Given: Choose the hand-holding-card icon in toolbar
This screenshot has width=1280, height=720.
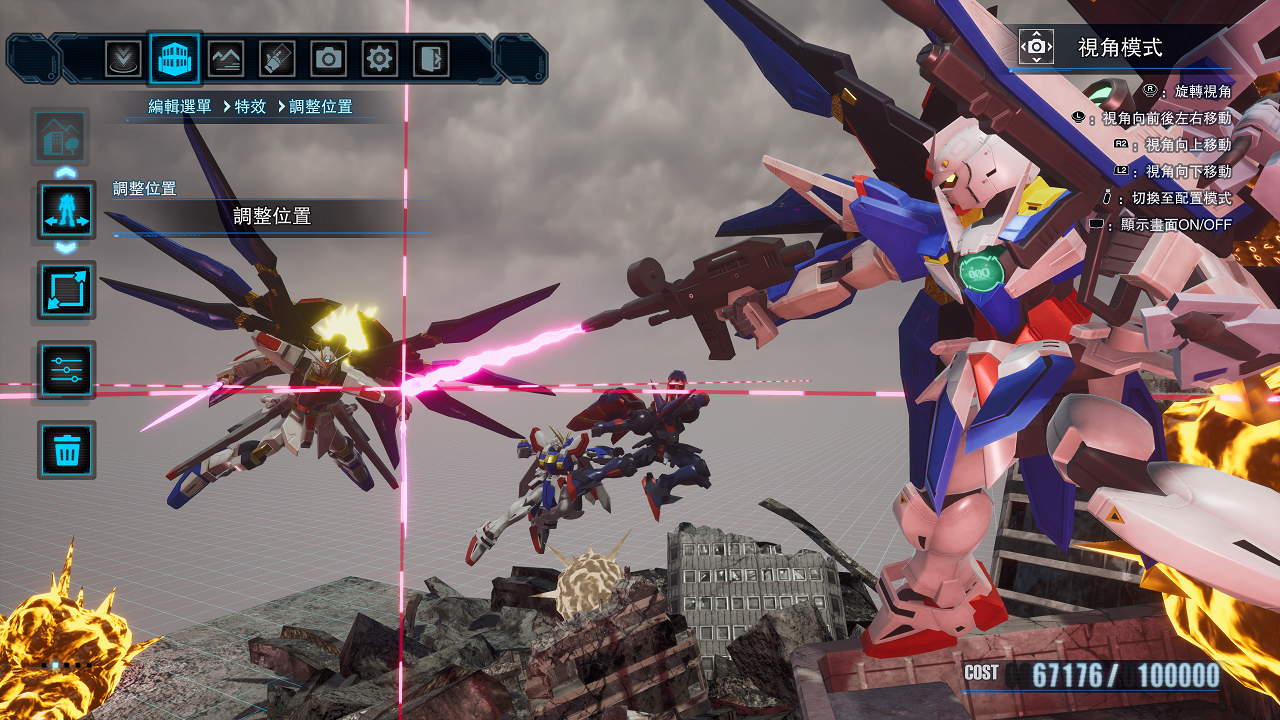Looking at the screenshot, I should [x=277, y=59].
